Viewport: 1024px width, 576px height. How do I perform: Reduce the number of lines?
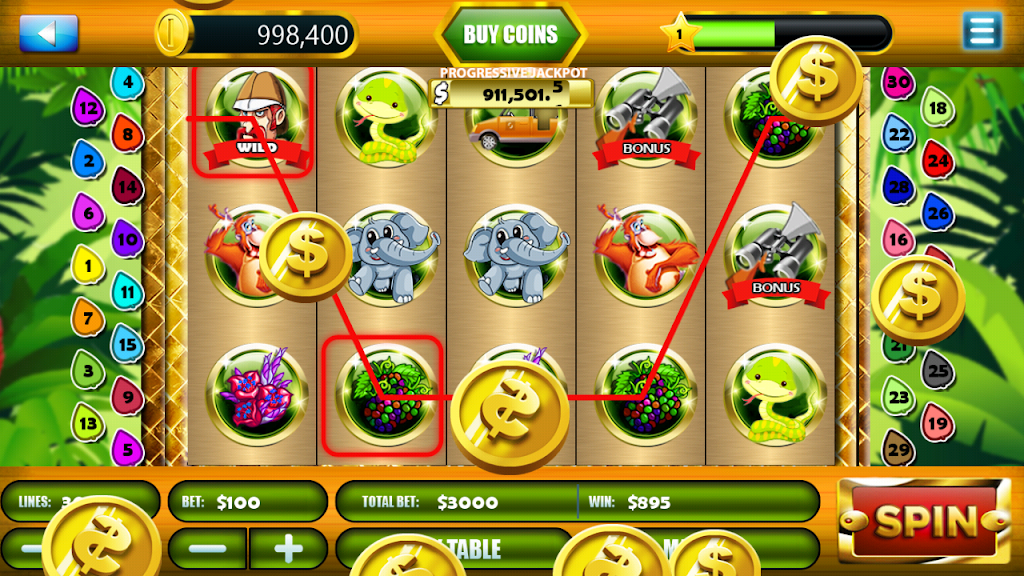tap(30, 548)
